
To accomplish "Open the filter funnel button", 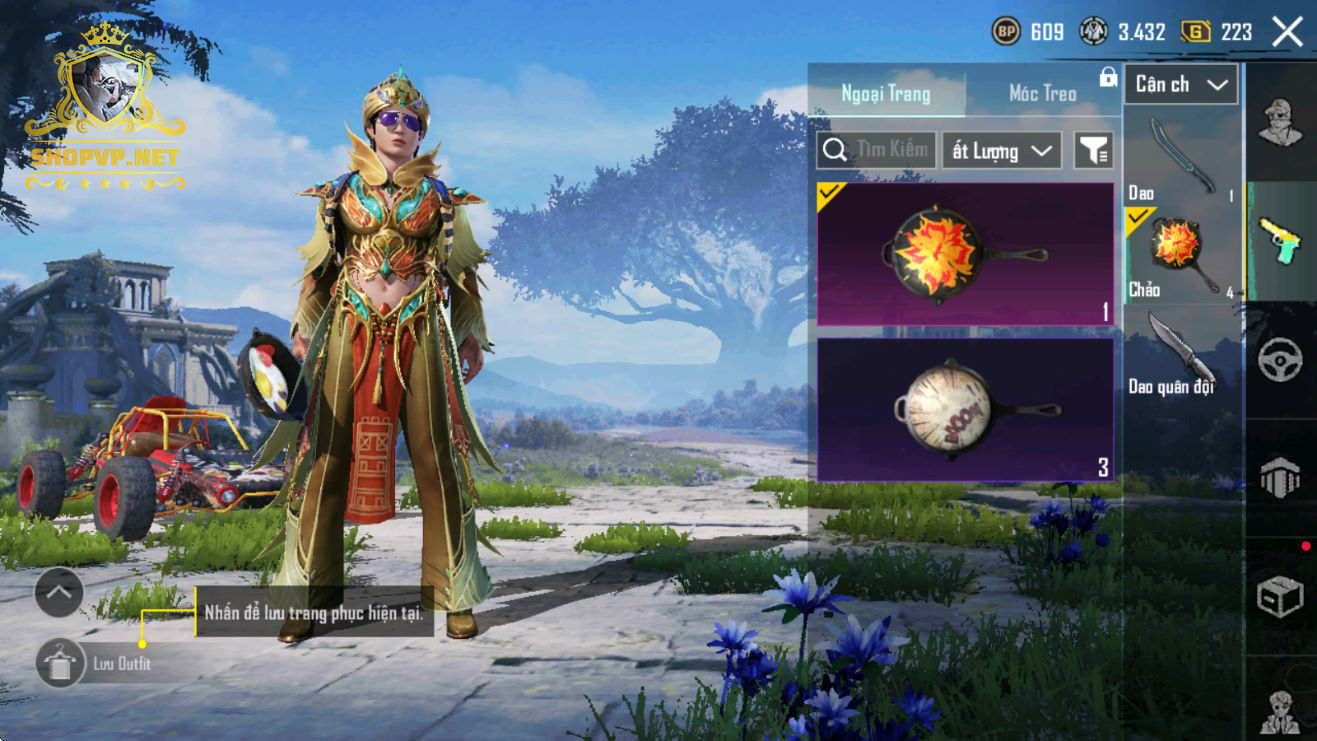I will pos(1093,151).
